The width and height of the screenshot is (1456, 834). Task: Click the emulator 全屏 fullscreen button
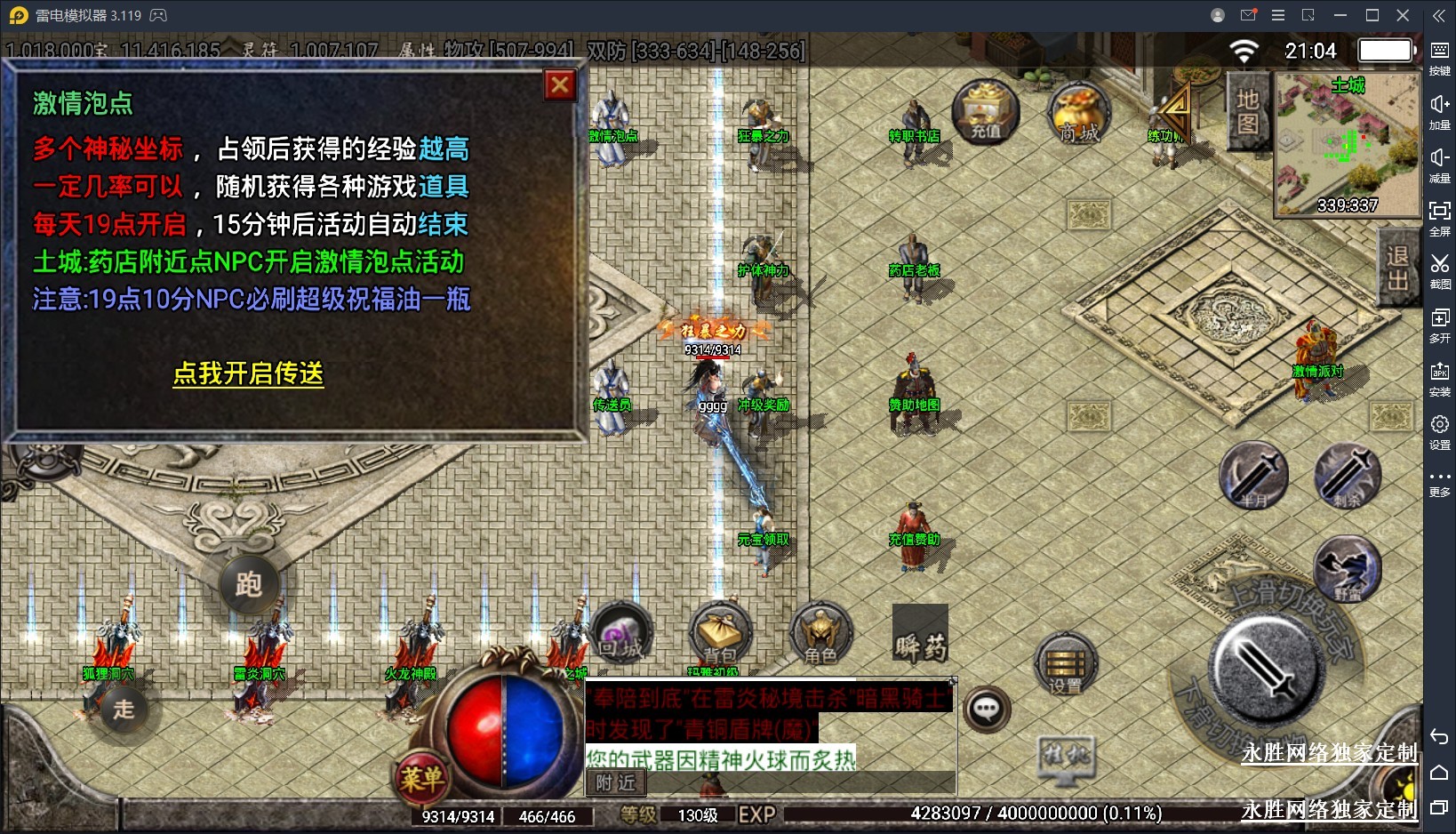1440,217
